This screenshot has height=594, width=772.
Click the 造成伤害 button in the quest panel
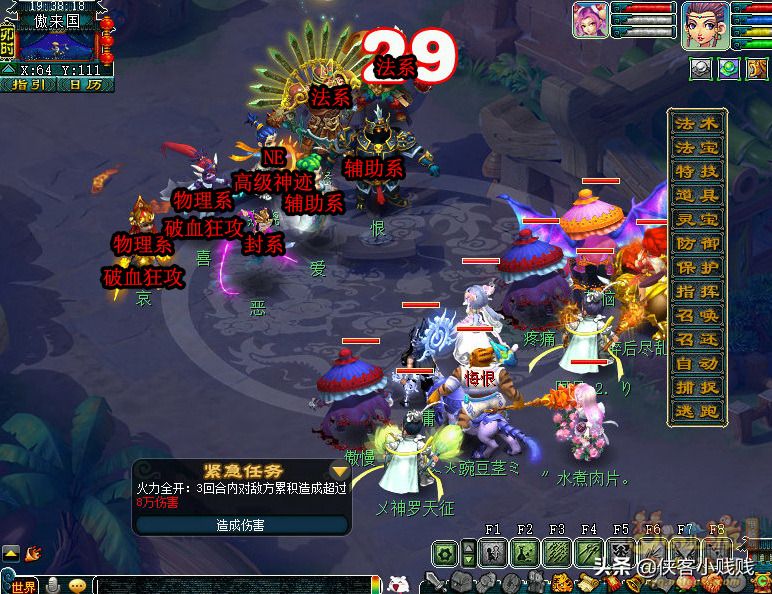click(241, 524)
